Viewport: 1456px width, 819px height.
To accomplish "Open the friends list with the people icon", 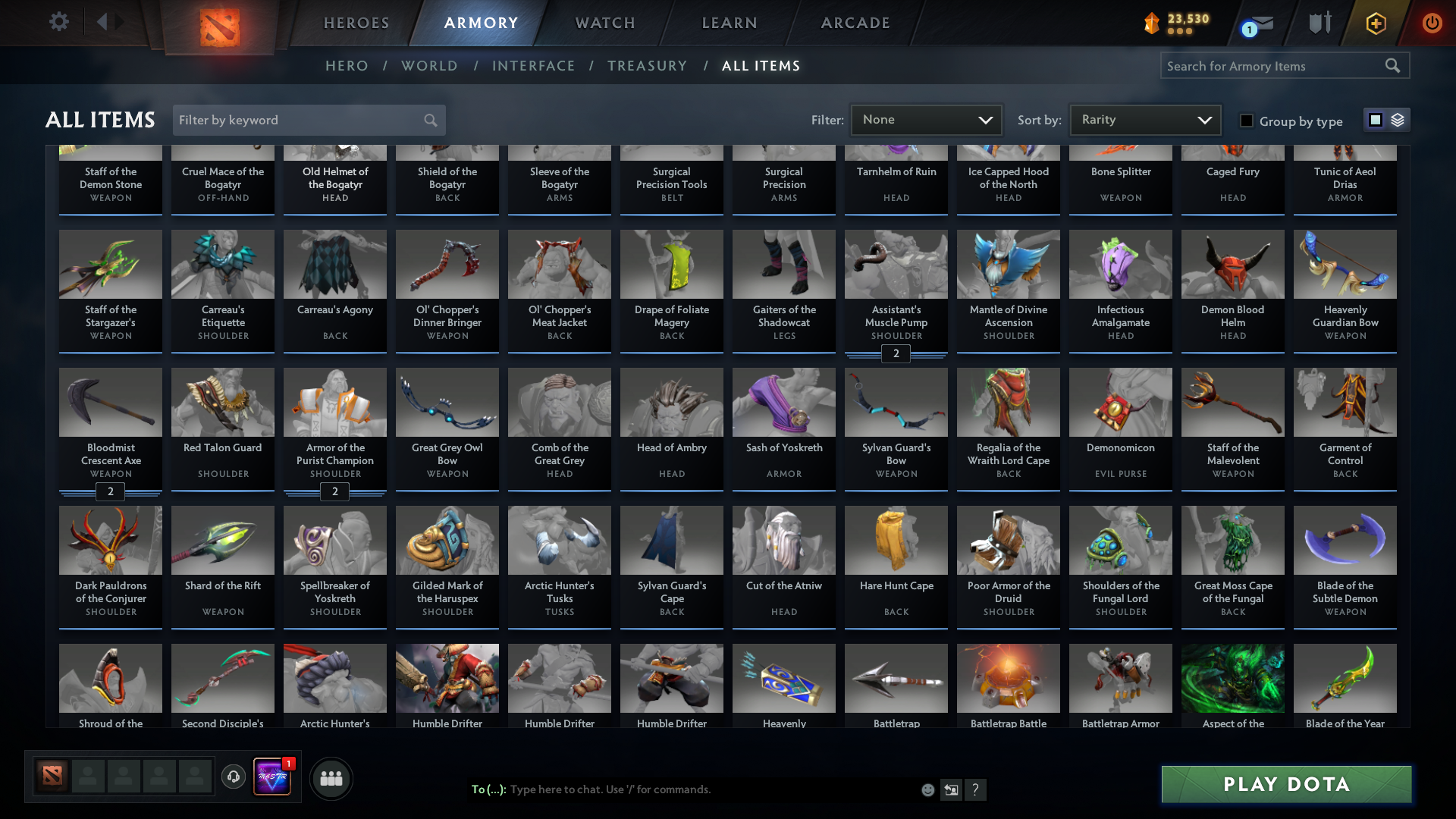I will 330,778.
